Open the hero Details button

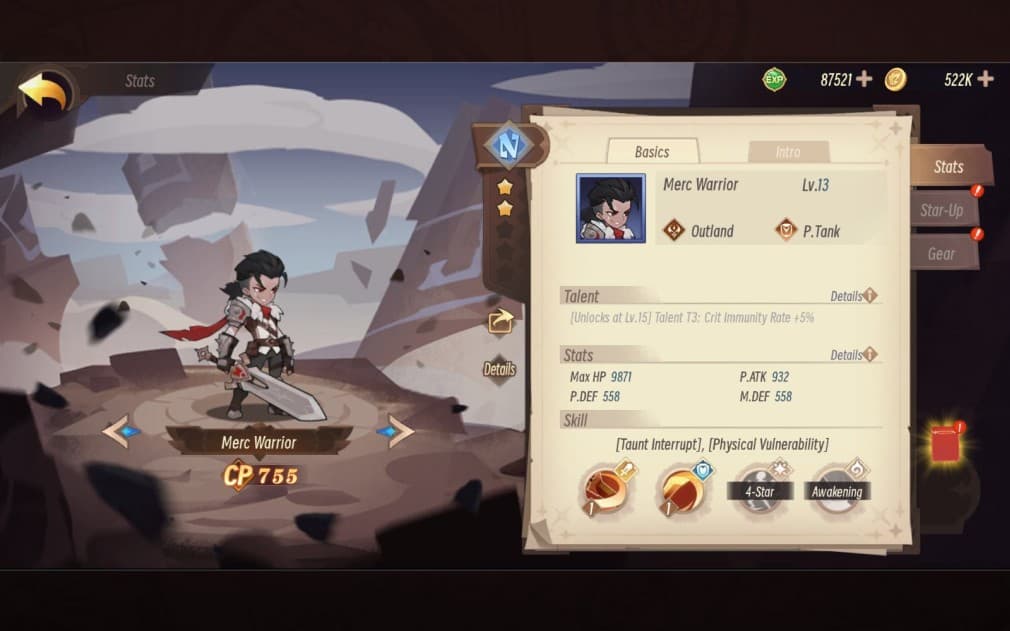click(x=499, y=369)
